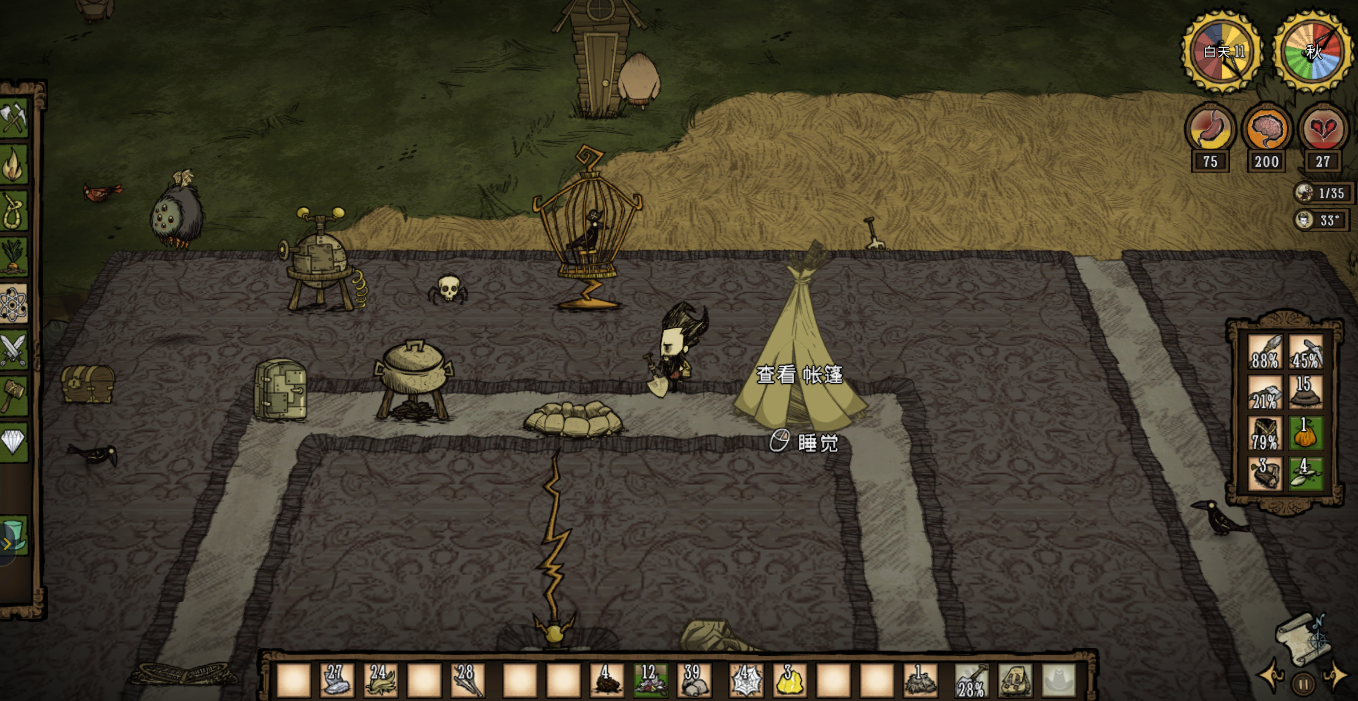Open the Tools crafting tab
Viewport: 1358px width, 701px height.
click(13, 118)
